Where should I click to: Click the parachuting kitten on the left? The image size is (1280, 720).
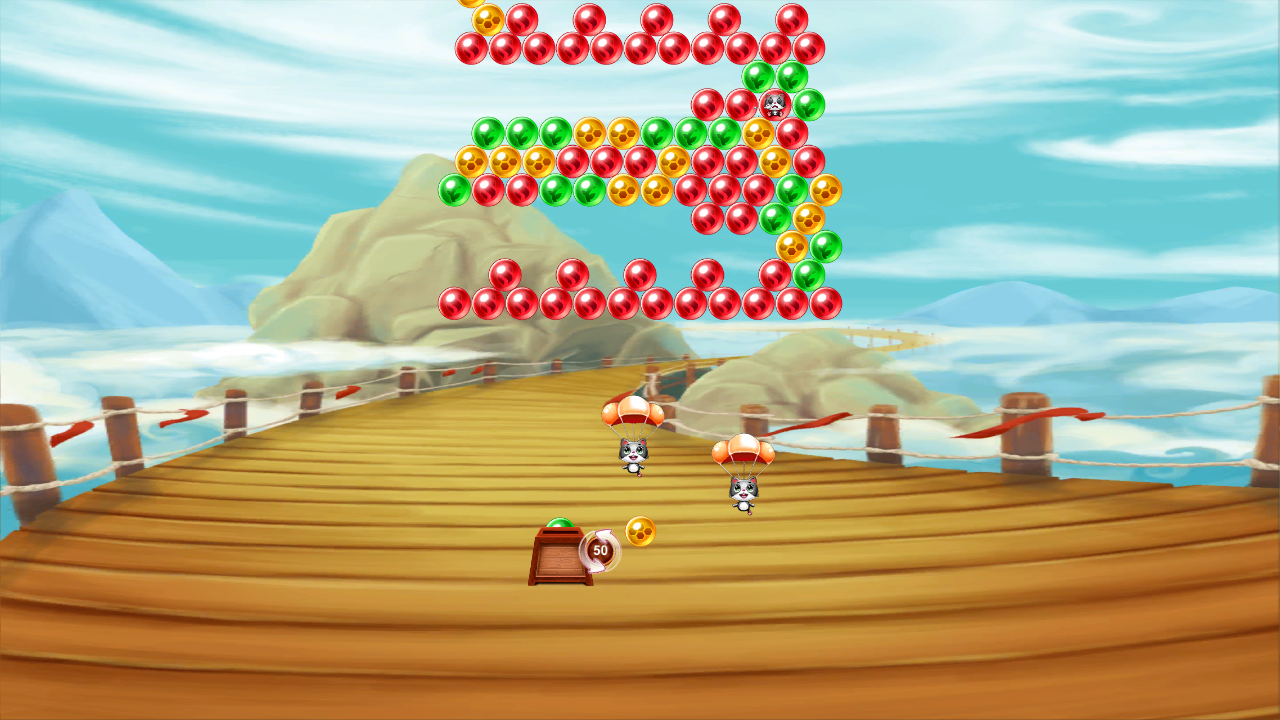coord(633,453)
